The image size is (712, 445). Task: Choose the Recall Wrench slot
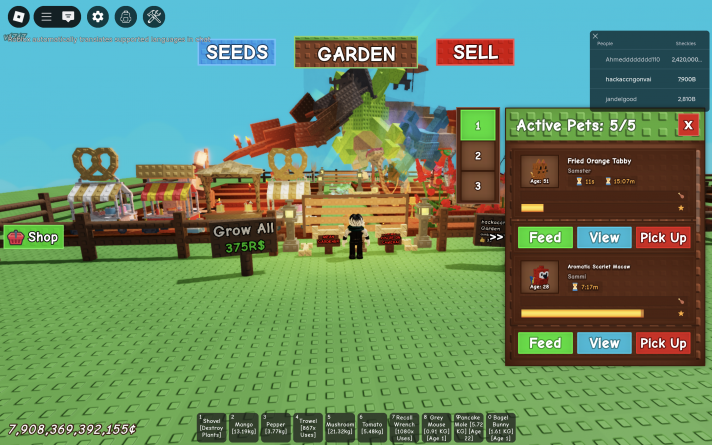pyautogui.click(x=404, y=427)
